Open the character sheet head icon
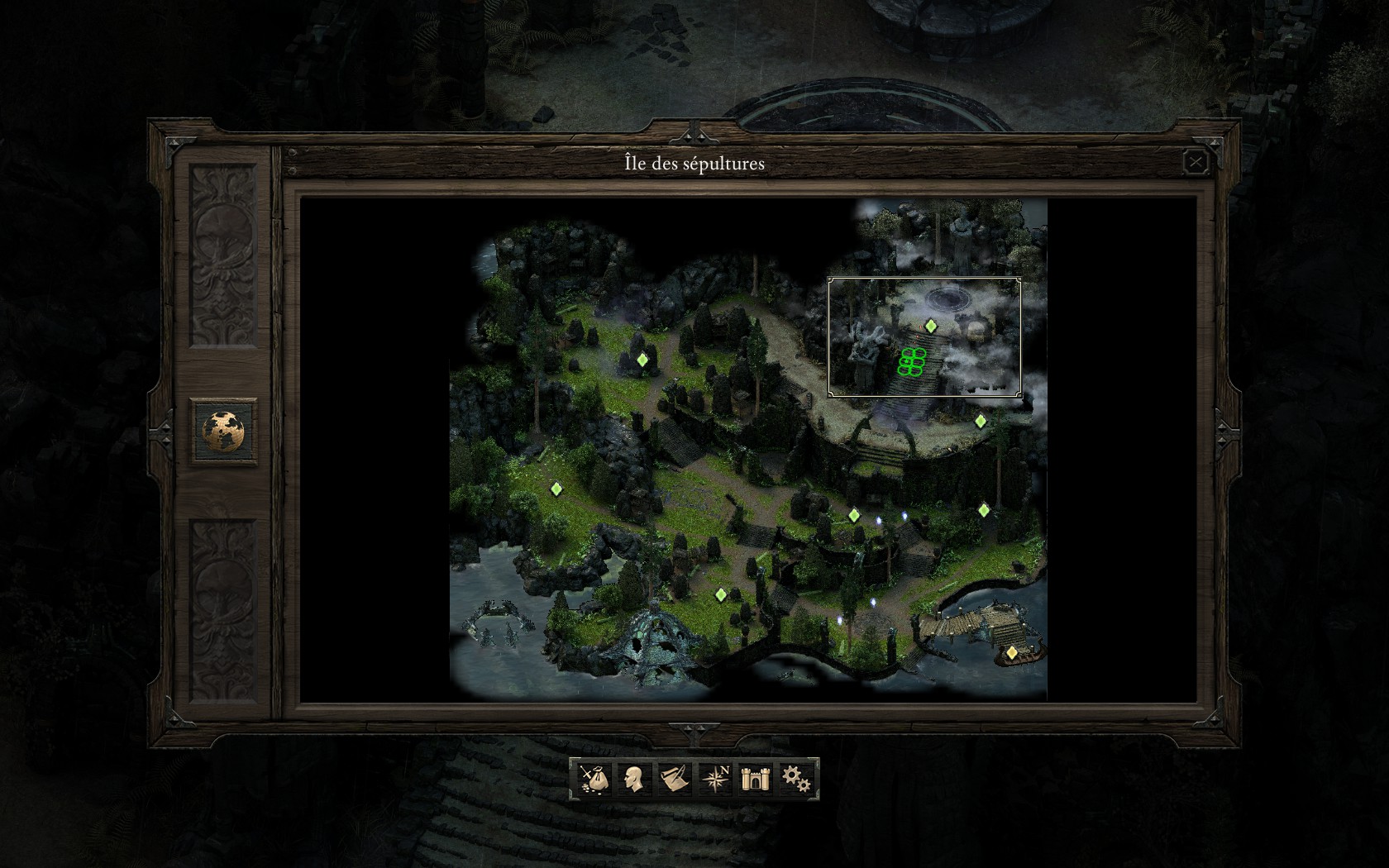This screenshot has height=868, width=1389. (x=633, y=779)
